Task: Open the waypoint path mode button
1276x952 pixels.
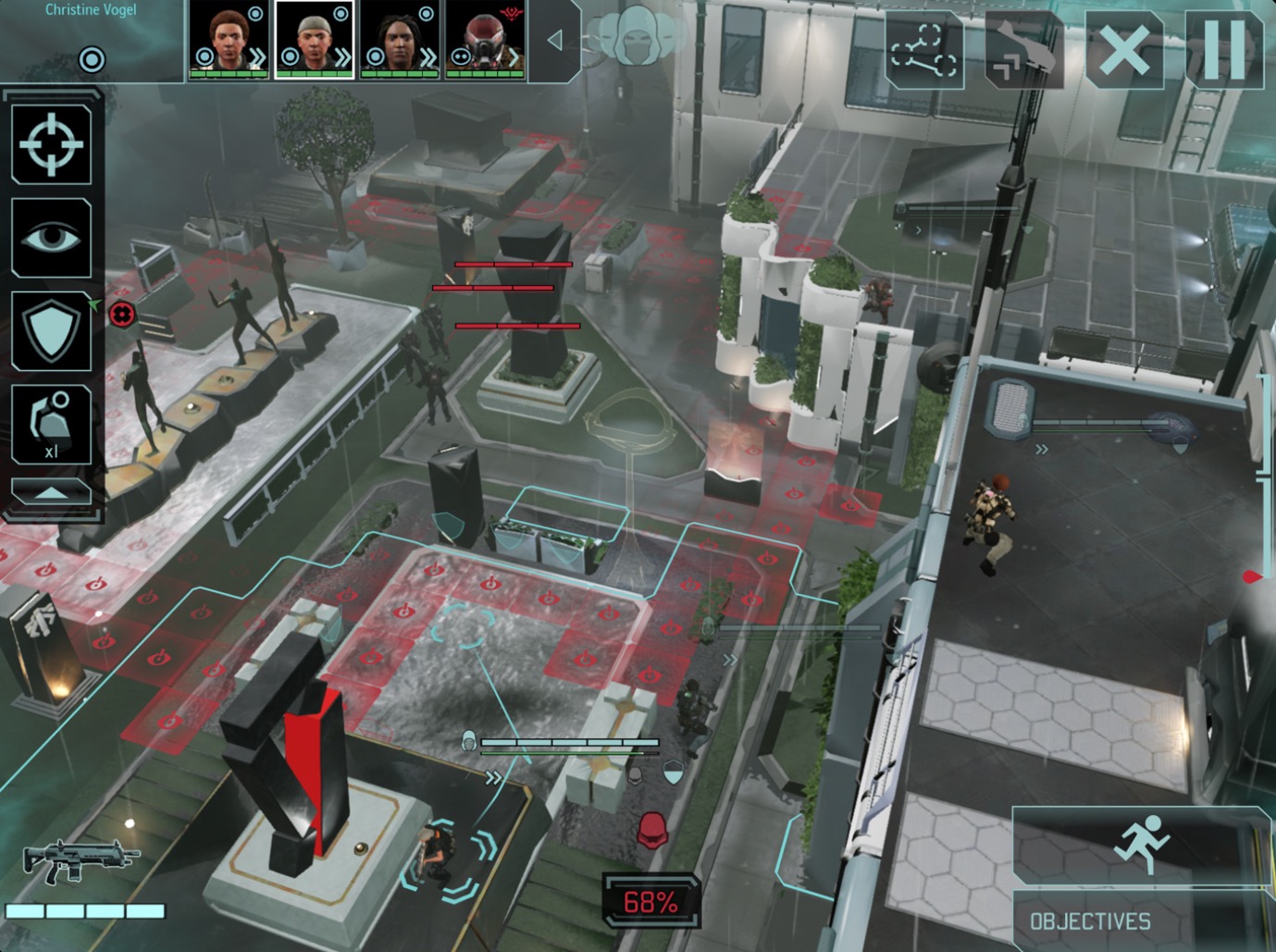Action: point(923,50)
